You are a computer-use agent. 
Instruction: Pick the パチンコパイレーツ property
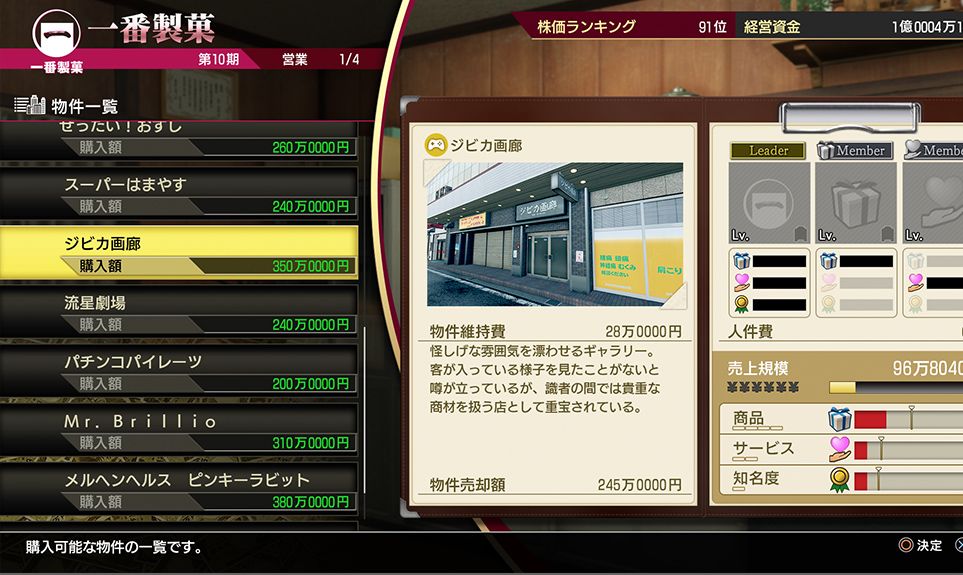(180, 370)
